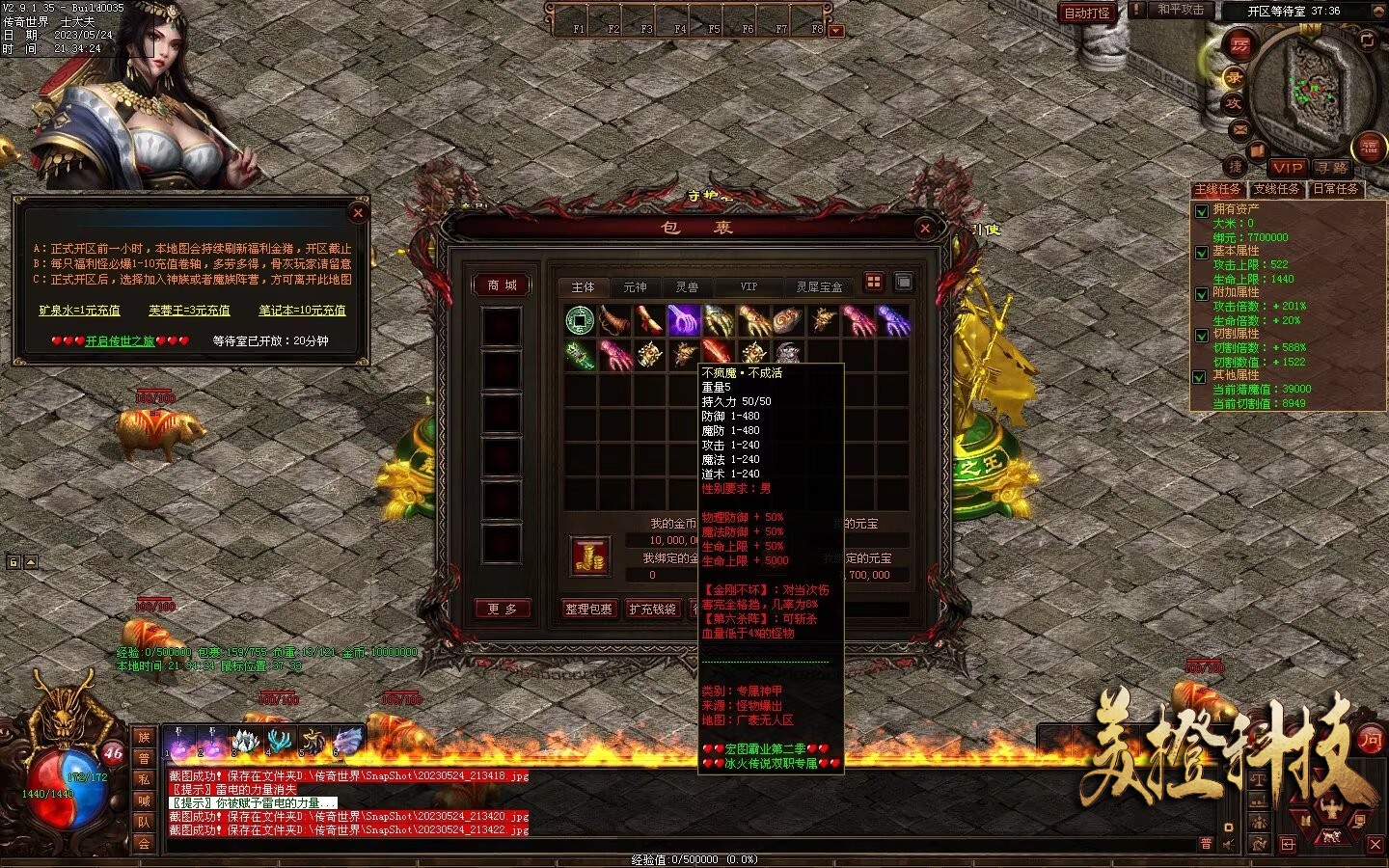Switch to the 日常任务 quest tab

tap(1336, 190)
